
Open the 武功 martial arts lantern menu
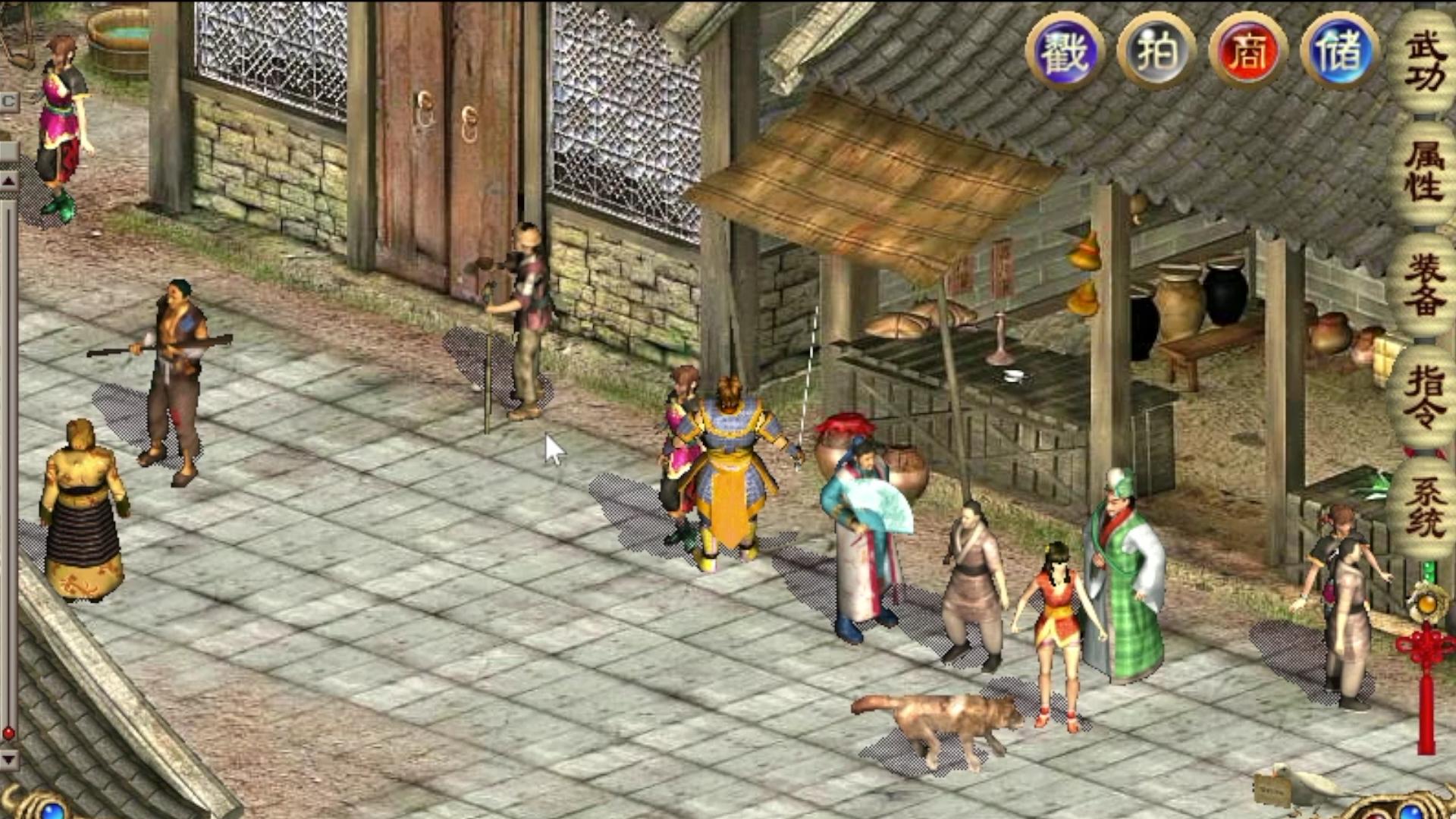(x=1424, y=62)
